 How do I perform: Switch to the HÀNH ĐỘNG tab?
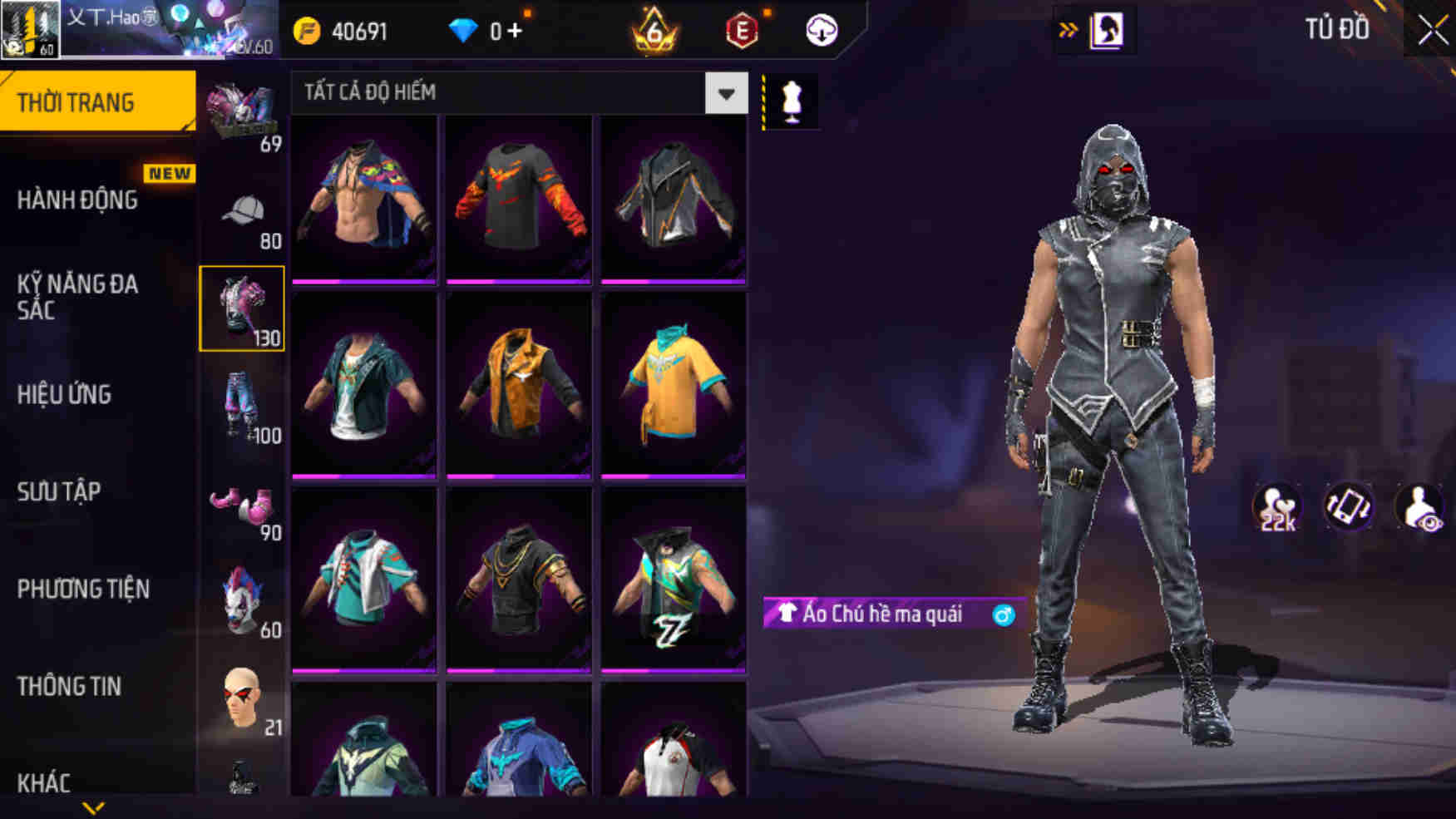81,200
